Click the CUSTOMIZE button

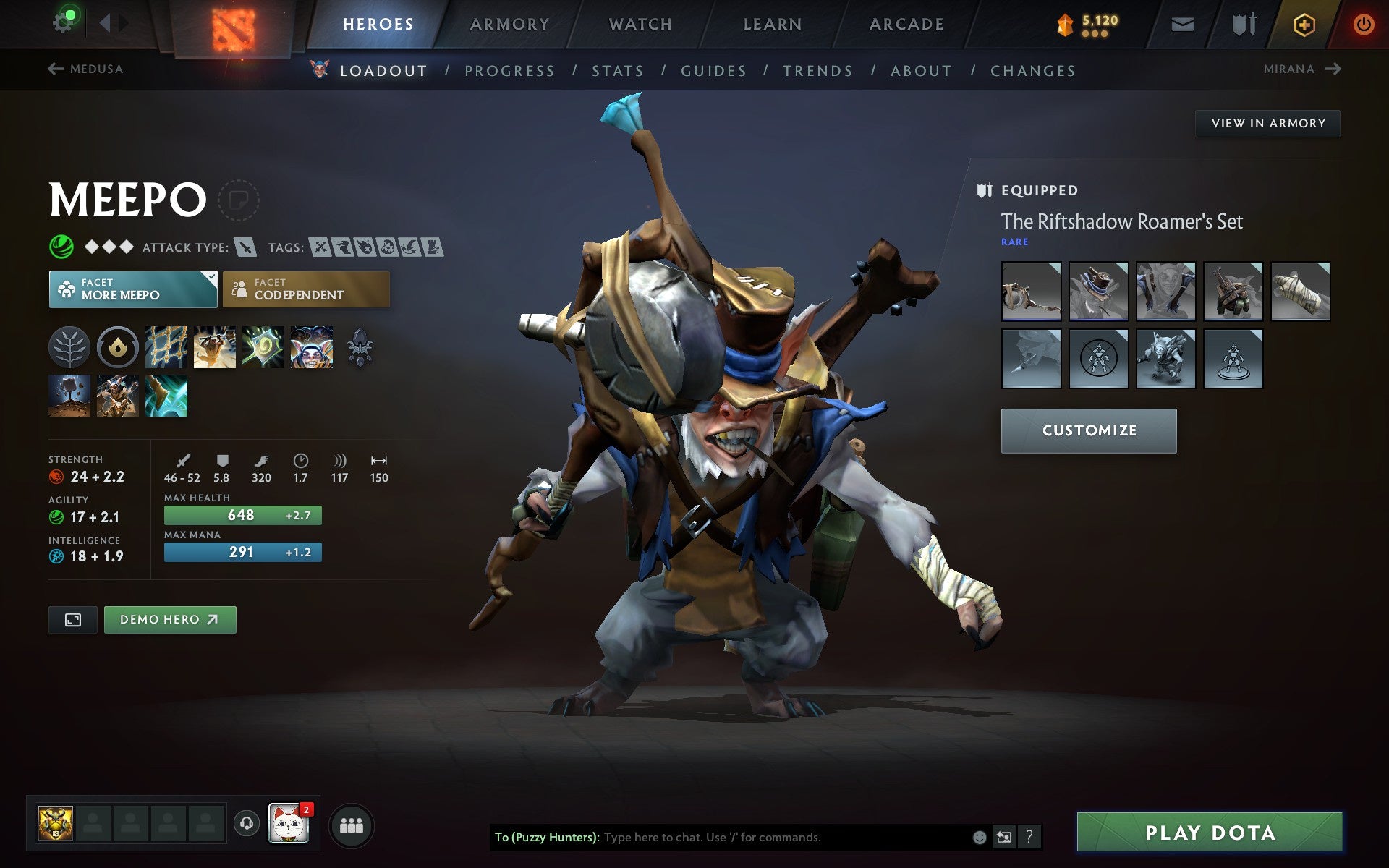tap(1089, 430)
